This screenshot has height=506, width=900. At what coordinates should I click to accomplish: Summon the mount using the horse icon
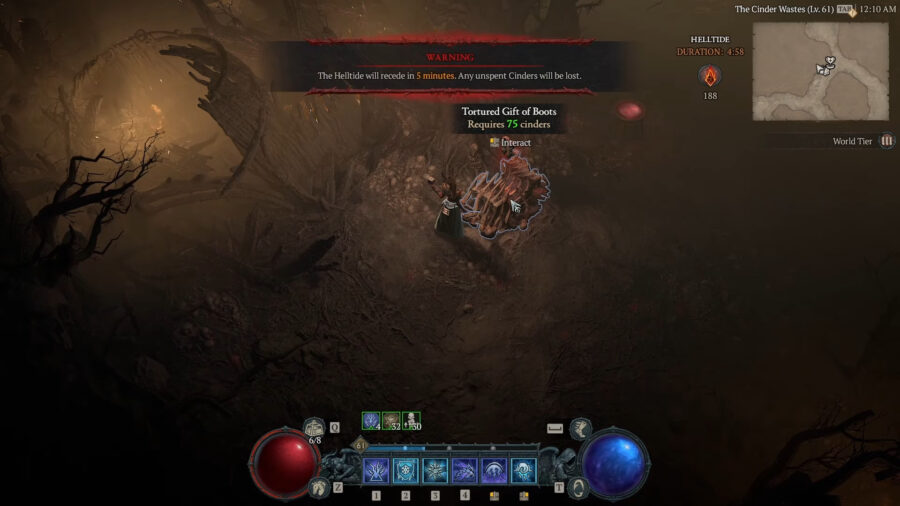point(580,428)
